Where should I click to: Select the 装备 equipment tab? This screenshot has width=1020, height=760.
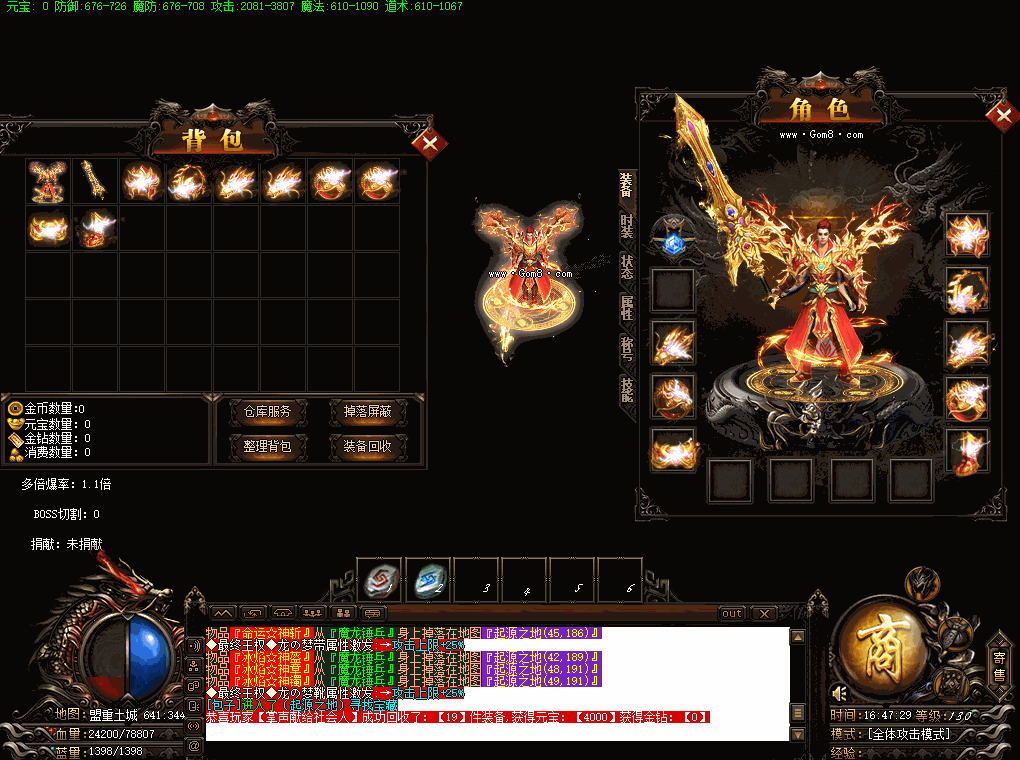(x=627, y=185)
